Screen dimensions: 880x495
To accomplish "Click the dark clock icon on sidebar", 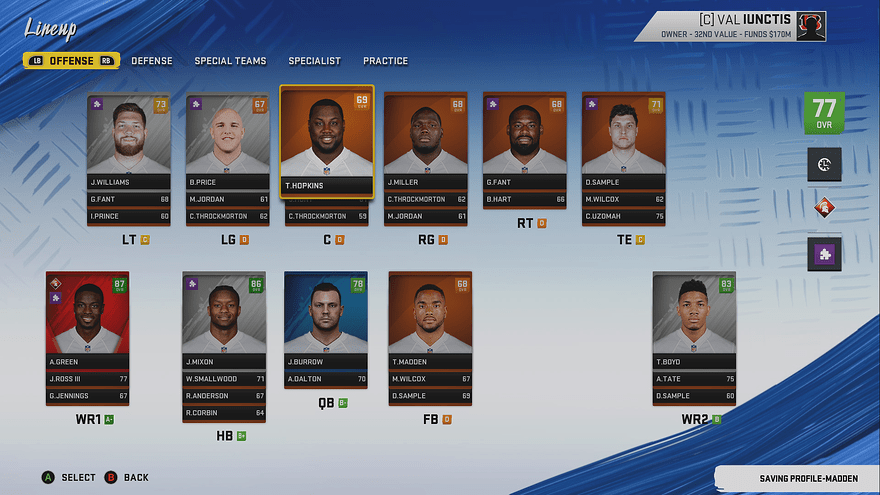I will click(825, 165).
